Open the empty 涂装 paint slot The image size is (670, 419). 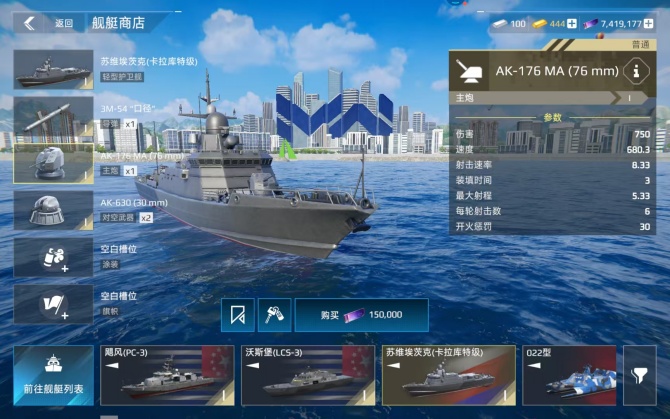[x=54, y=257]
